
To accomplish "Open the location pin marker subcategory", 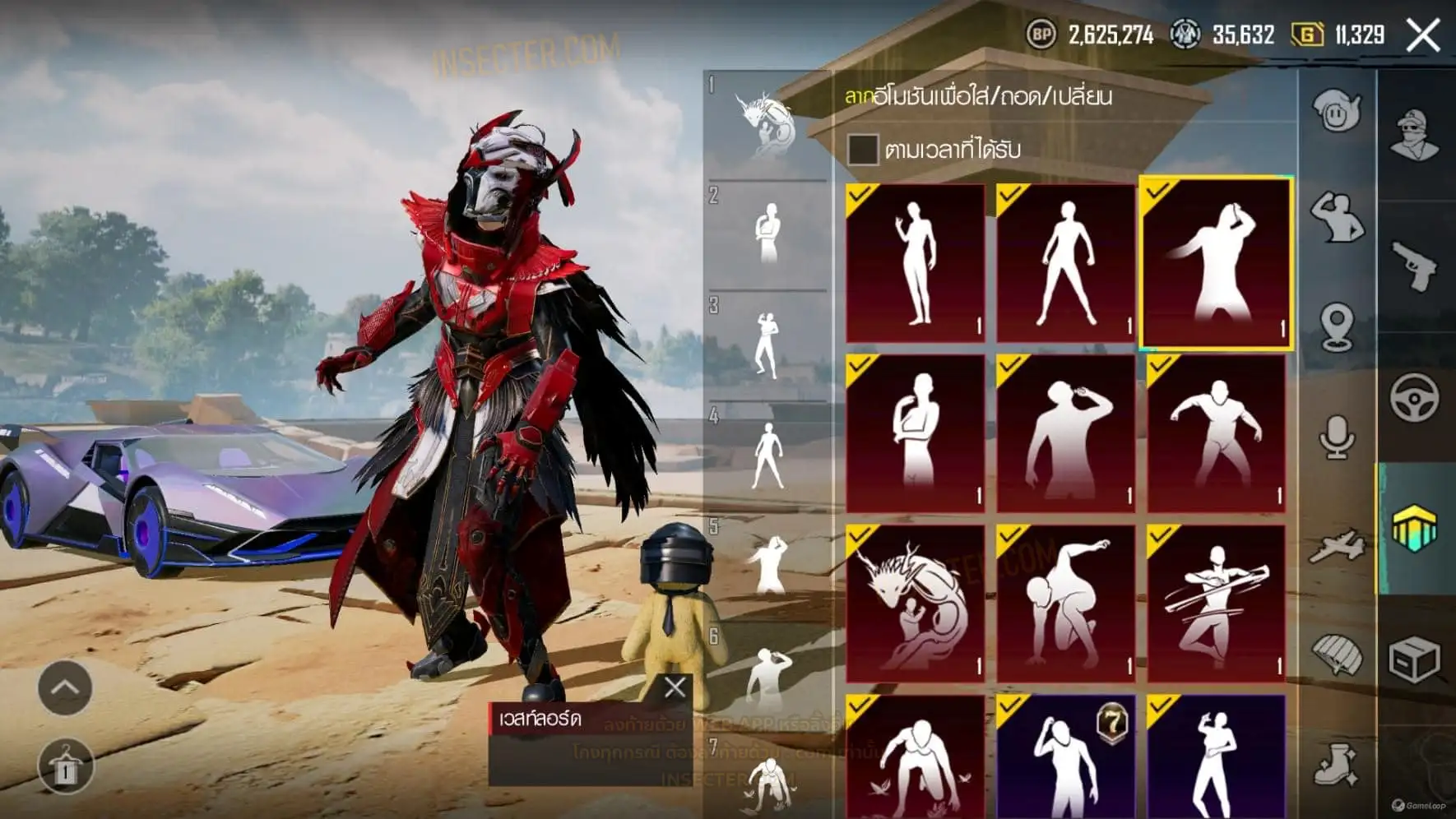I will click(x=1337, y=327).
